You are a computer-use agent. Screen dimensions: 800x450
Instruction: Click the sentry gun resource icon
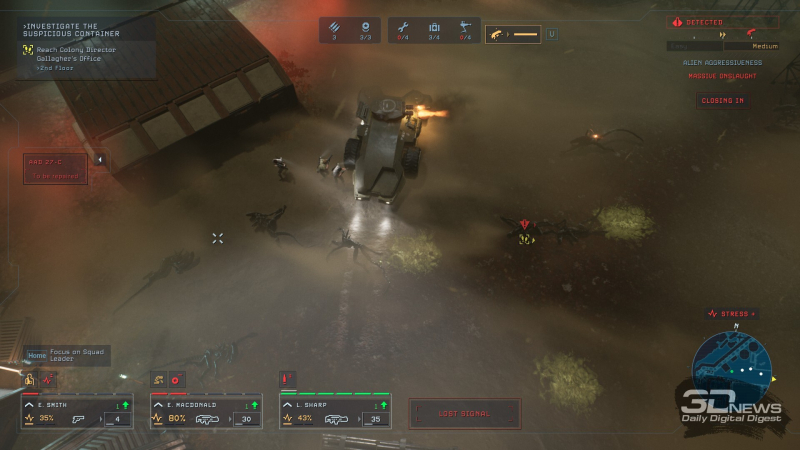click(464, 28)
